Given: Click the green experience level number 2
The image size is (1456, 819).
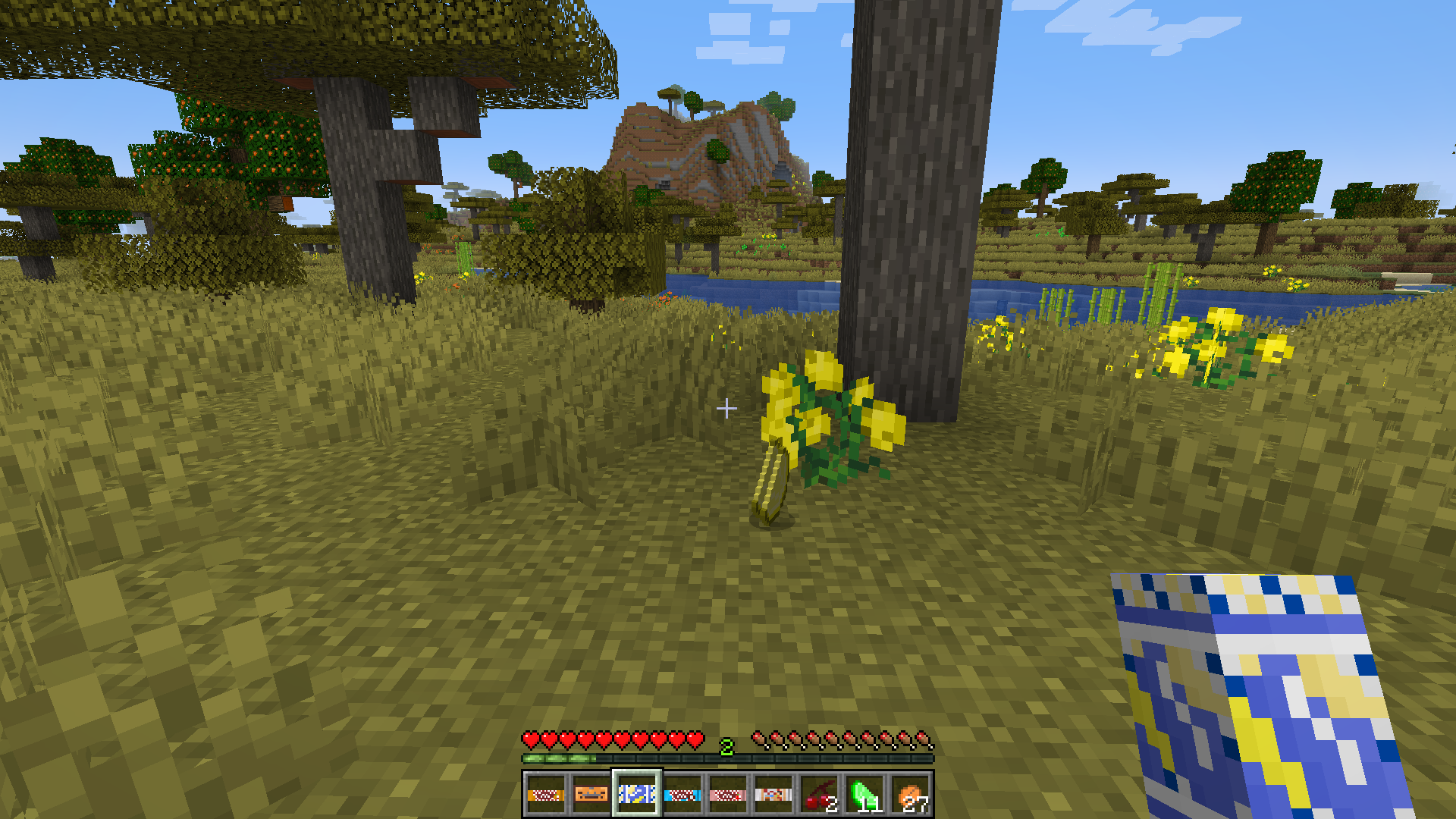Looking at the screenshot, I should (726, 747).
